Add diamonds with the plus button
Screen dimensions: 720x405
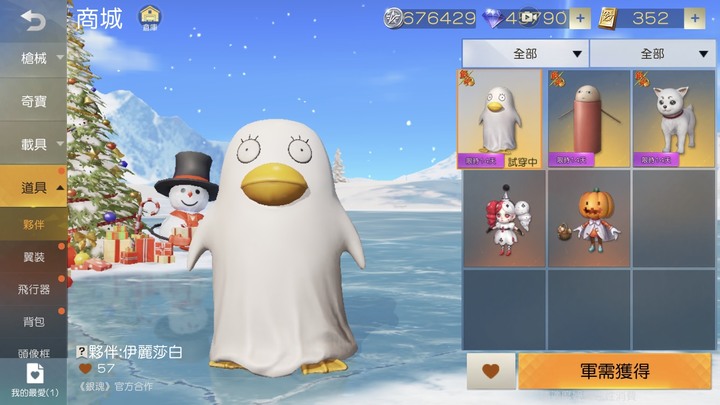coord(581,18)
